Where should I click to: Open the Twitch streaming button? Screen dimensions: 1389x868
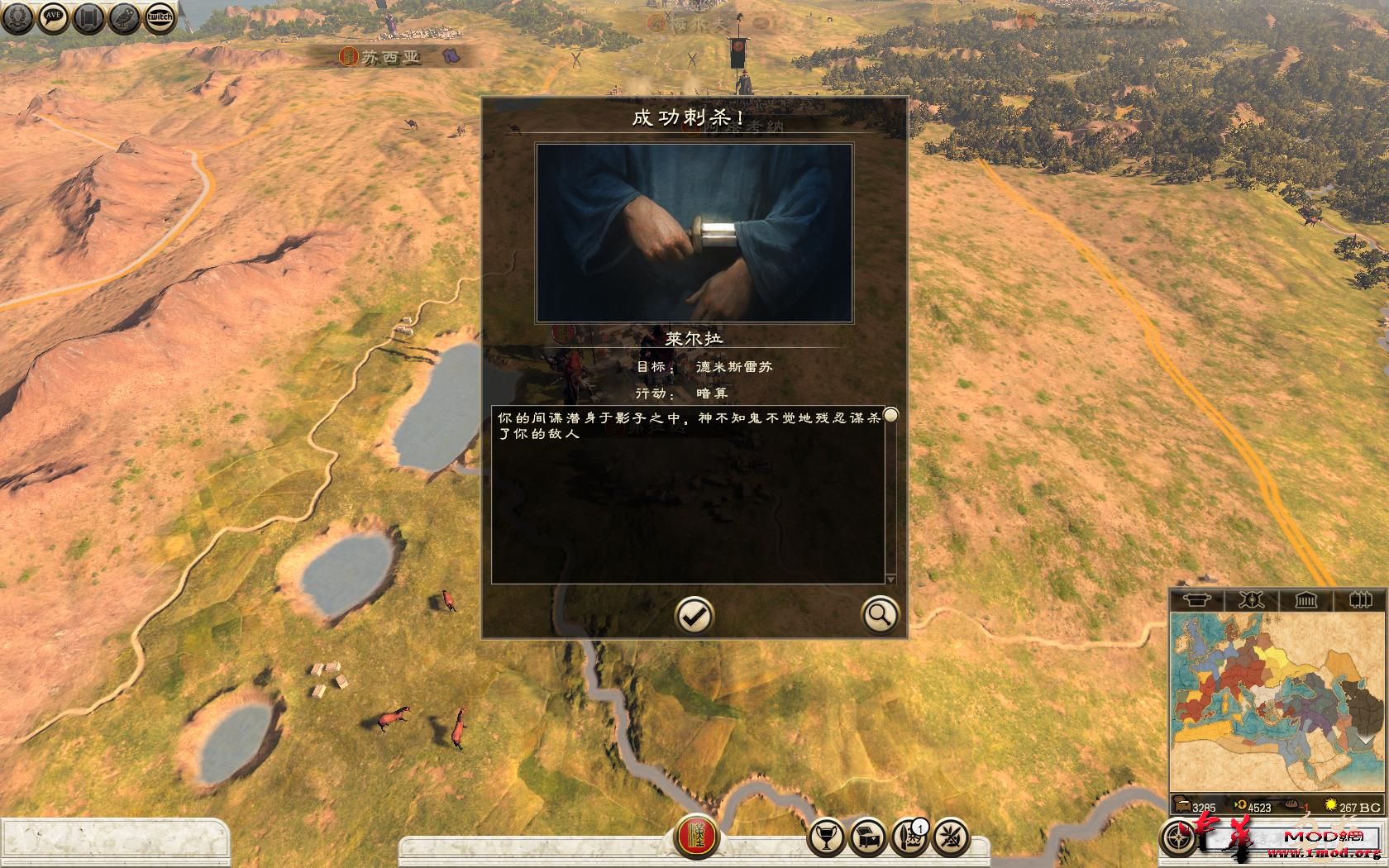click(160, 17)
